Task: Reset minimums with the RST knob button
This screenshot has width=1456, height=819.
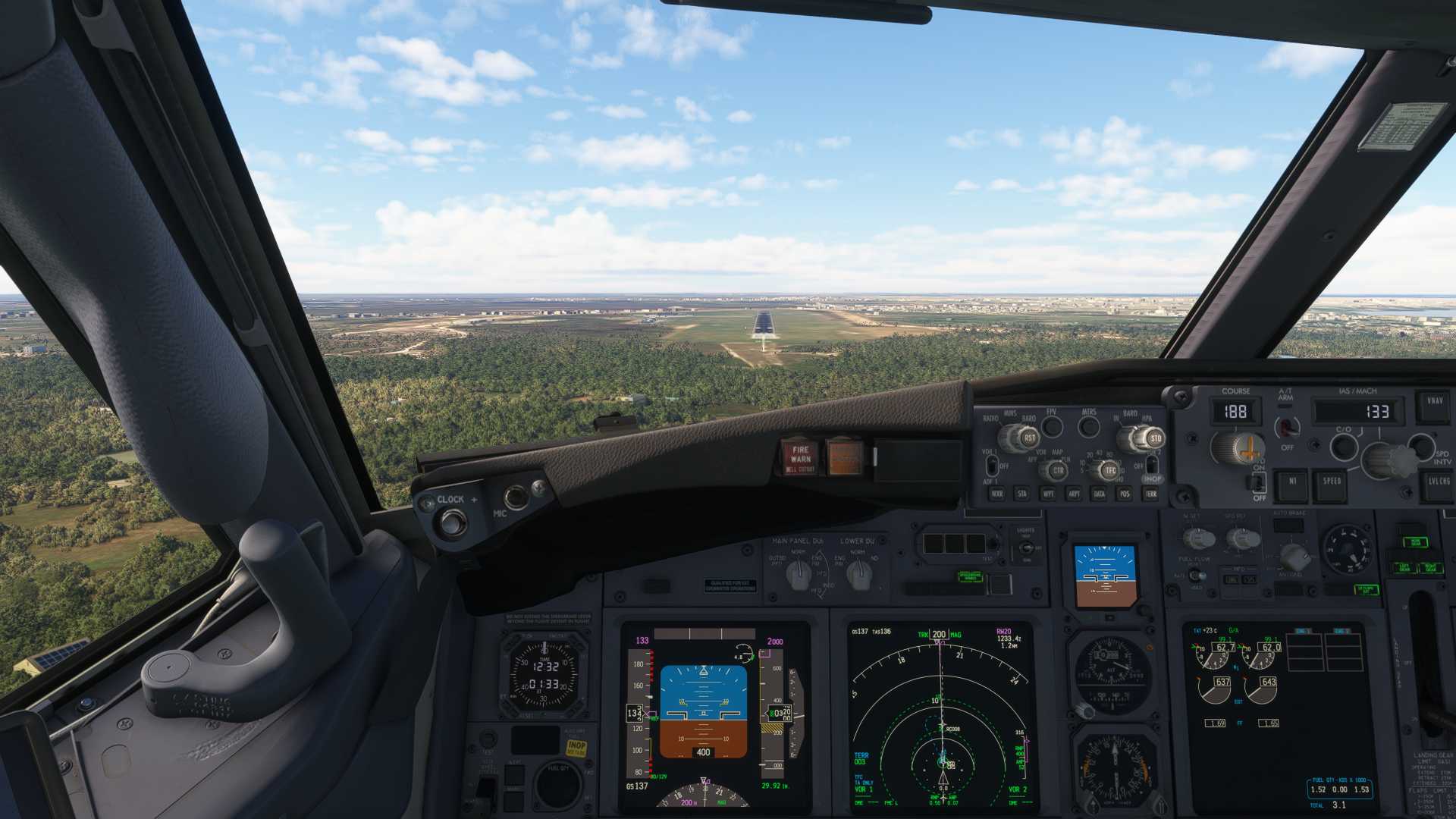Action: click(x=1029, y=438)
